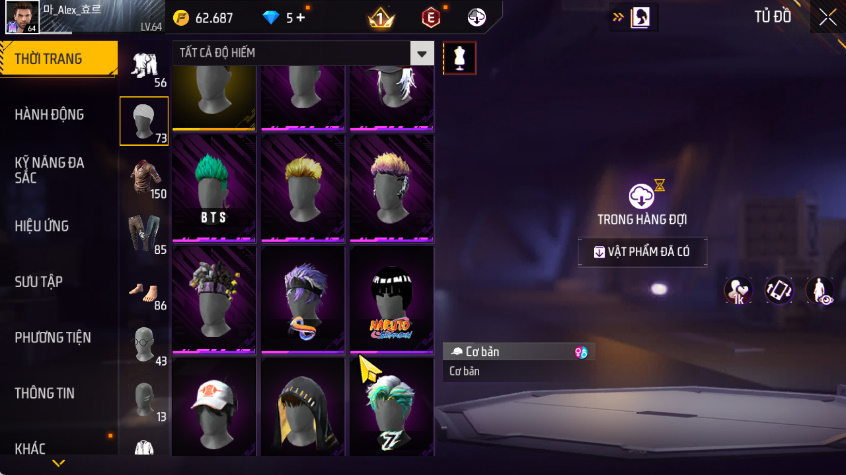Pick the white cap with orange logo
Screen dimensions: 846x475
pos(213,407)
